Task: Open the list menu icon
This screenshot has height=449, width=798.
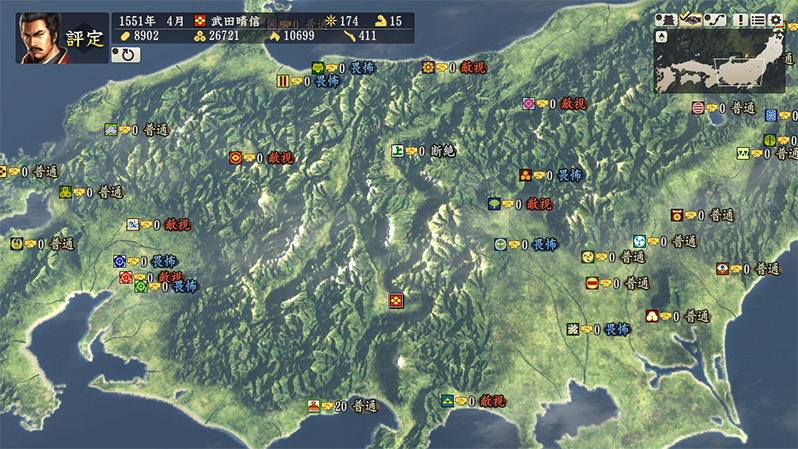Action: (x=758, y=20)
